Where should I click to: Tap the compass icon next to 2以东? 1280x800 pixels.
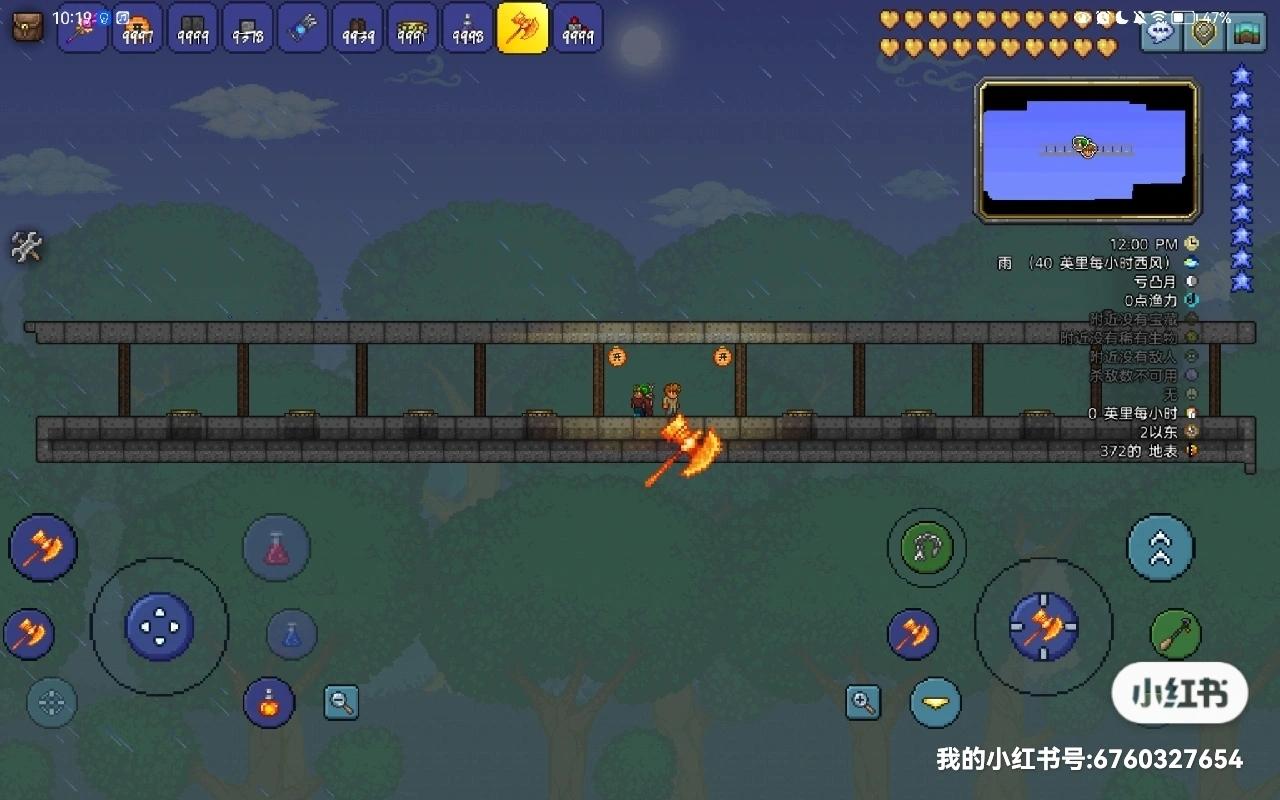[x=1190, y=431]
